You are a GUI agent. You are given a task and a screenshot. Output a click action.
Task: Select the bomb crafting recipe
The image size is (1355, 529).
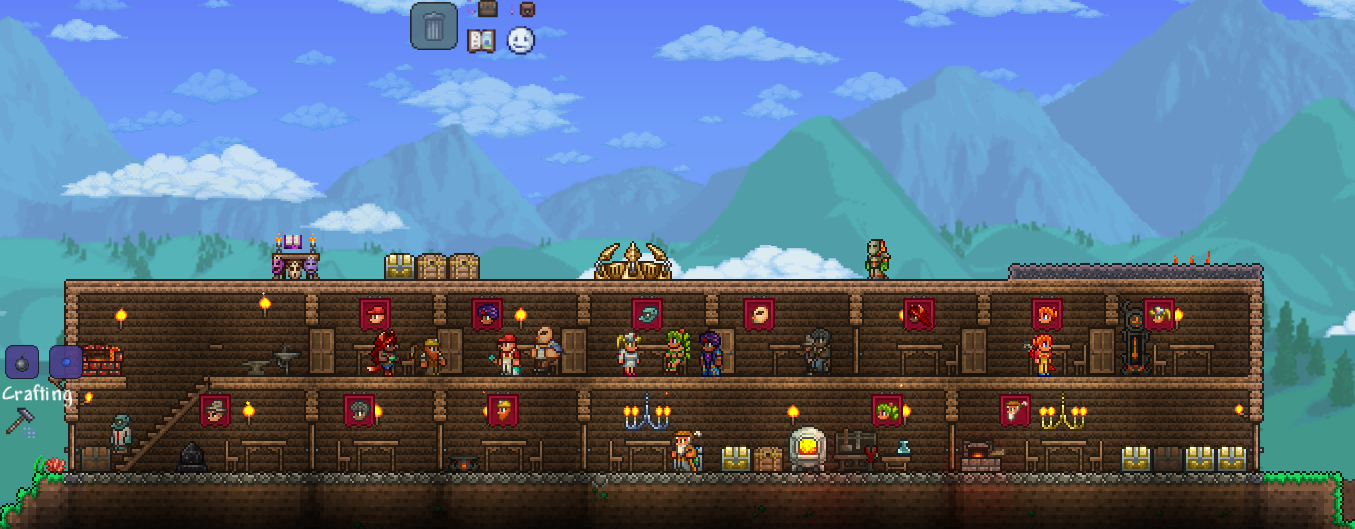[22, 361]
